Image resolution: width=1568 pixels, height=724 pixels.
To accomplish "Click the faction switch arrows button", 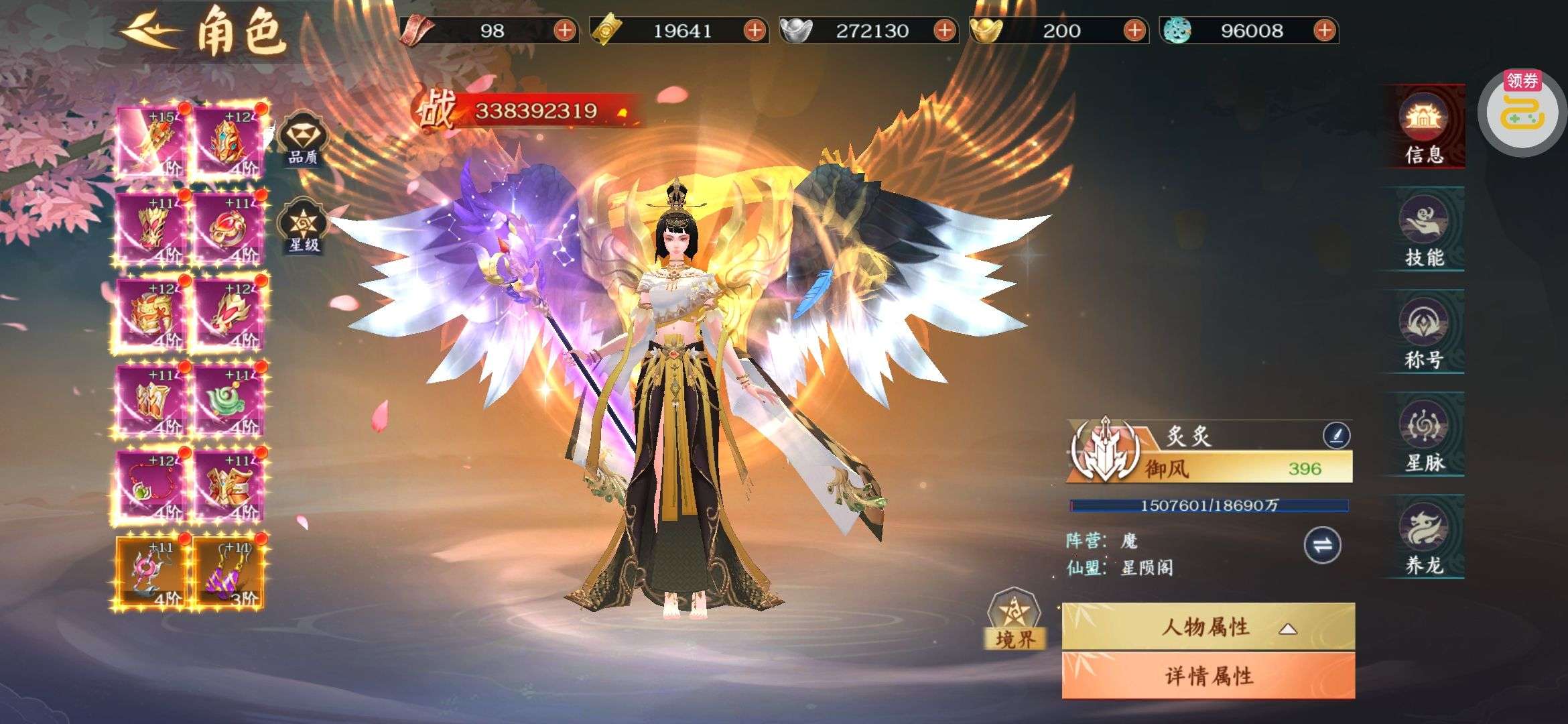I will pyautogui.click(x=1322, y=545).
